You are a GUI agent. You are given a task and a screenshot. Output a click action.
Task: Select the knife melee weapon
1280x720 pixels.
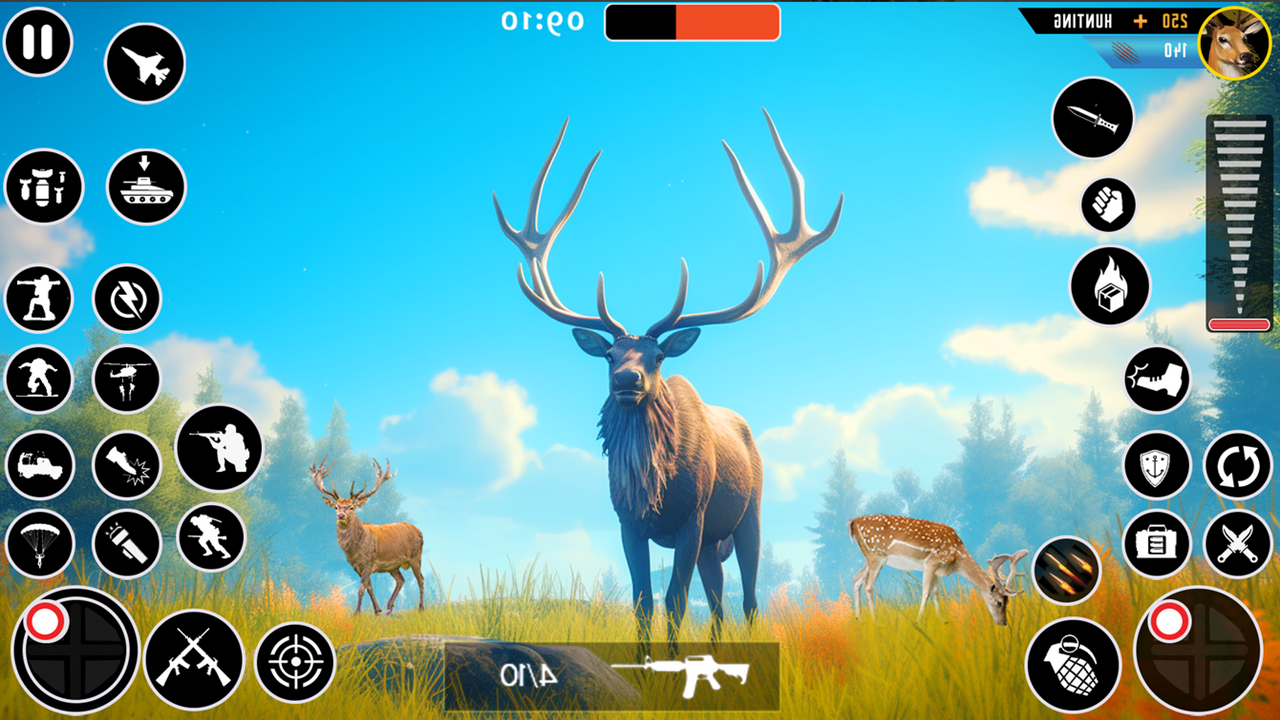point(1092,119)
